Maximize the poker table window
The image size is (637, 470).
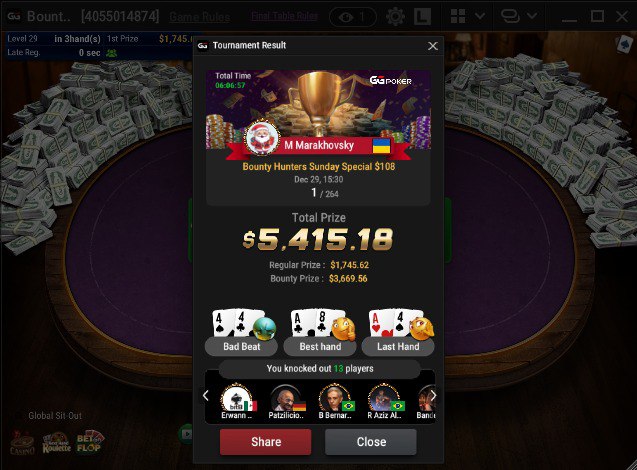pyautogui.click(x=597, y=17)
